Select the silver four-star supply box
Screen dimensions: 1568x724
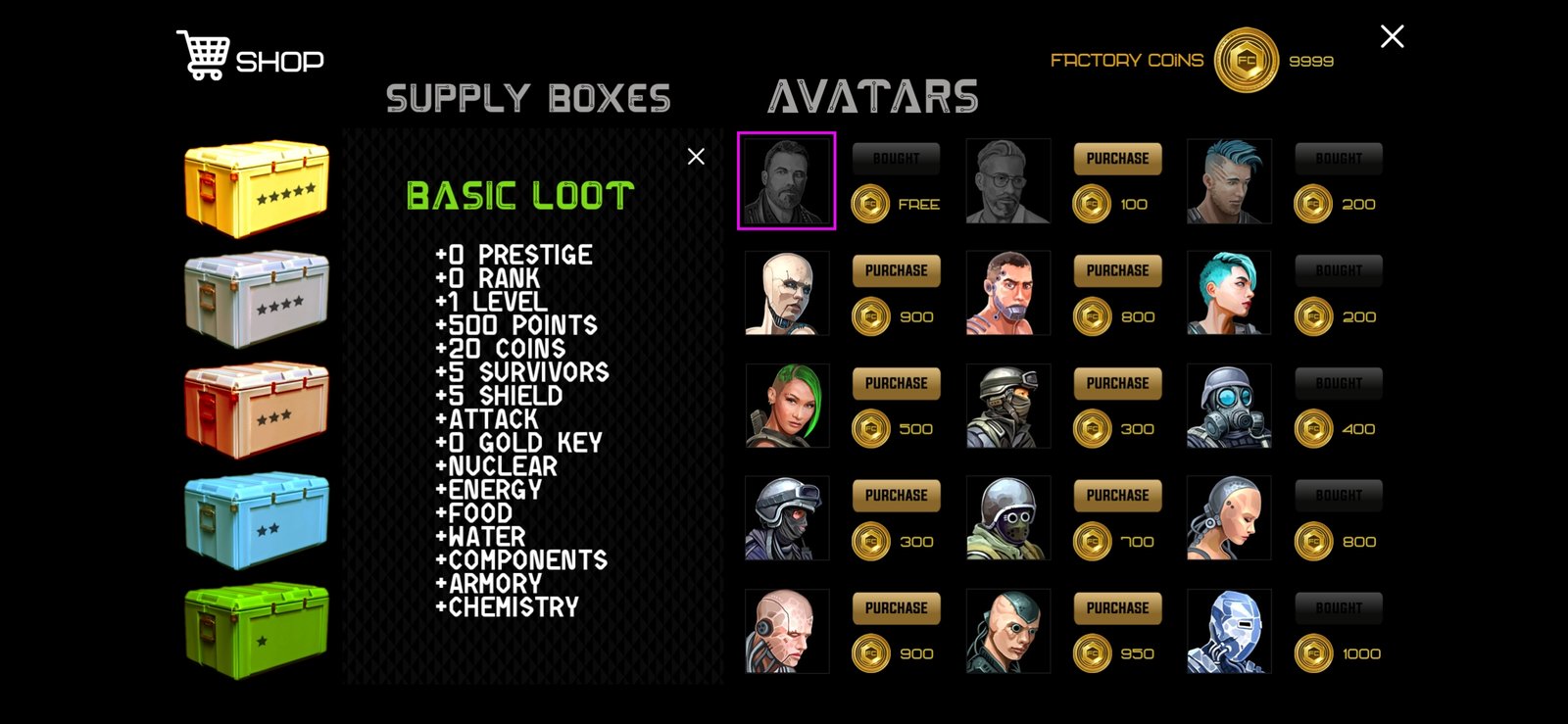coord(257,300)
